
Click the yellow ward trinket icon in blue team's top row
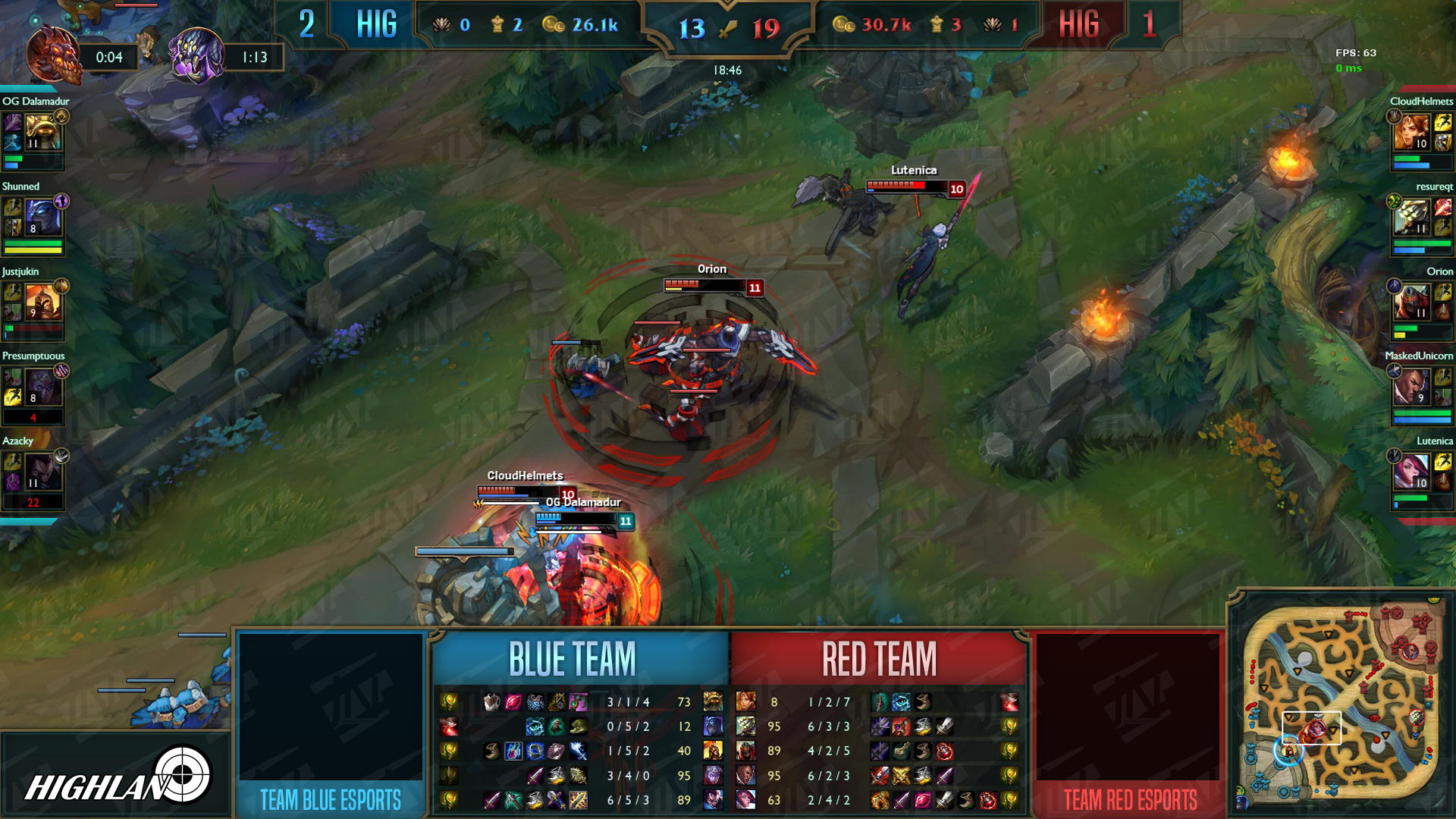tap(449, 701)
